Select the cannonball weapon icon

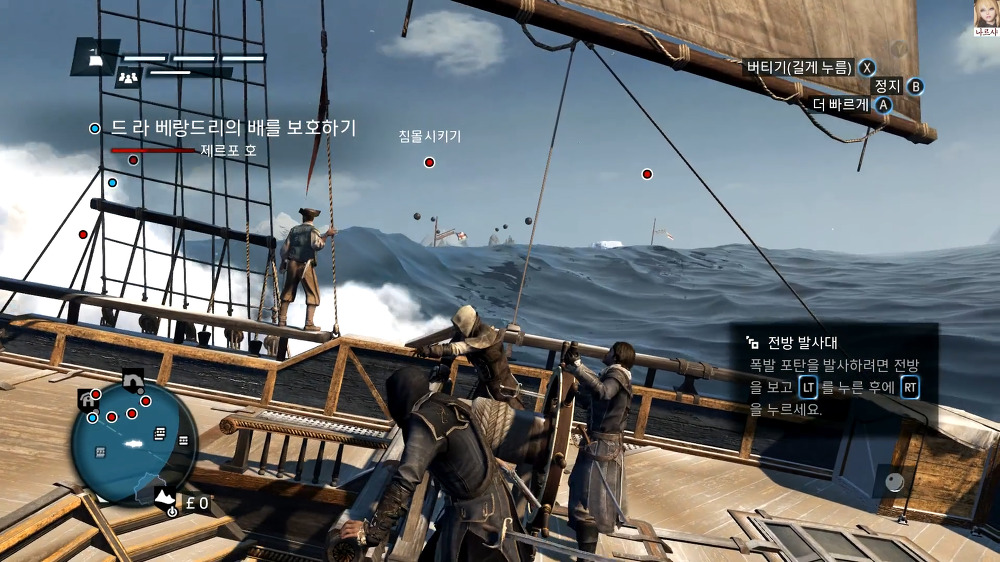click(x=895, y=481)
